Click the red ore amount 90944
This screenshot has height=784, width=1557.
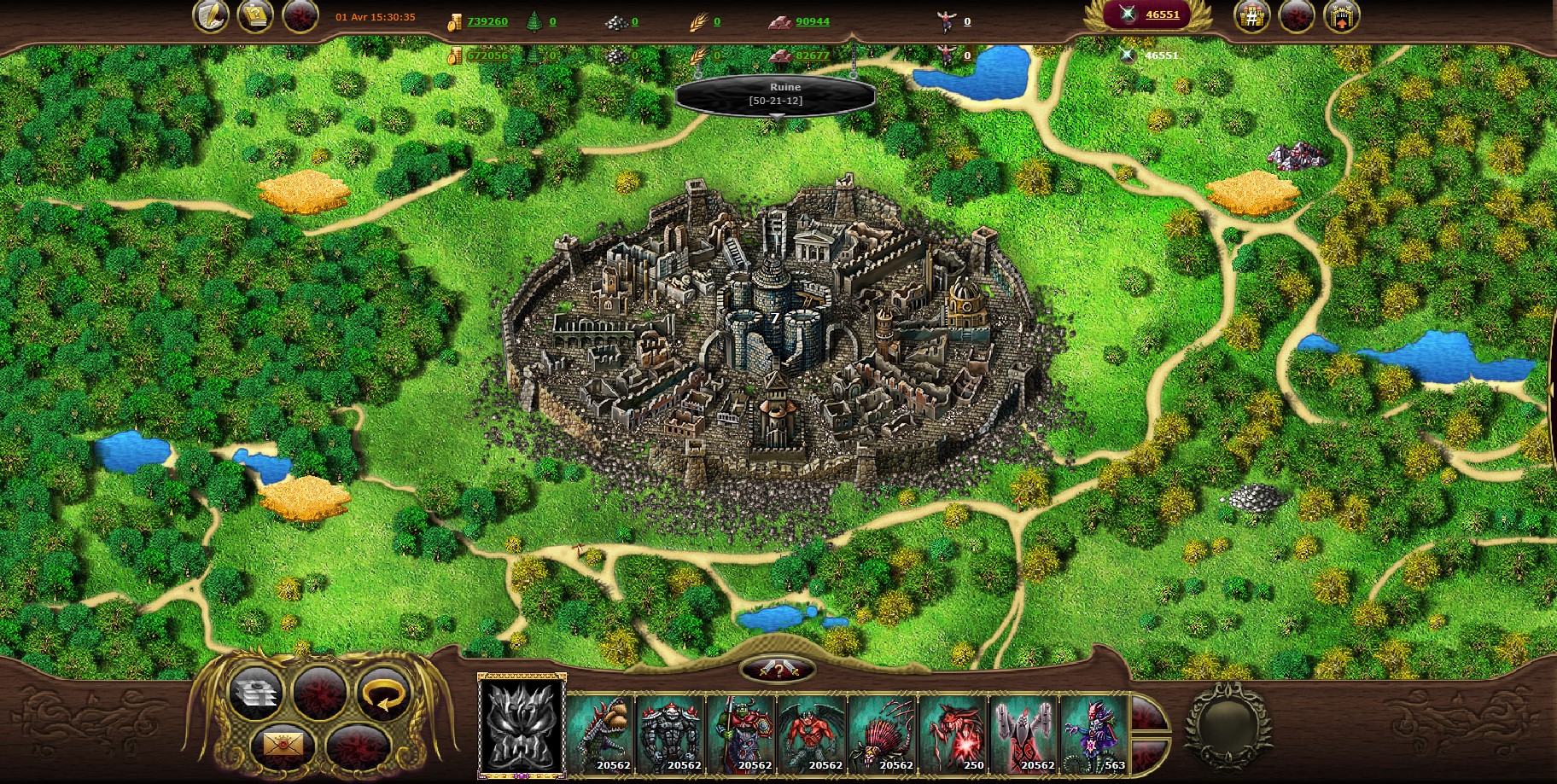point(812,21)
